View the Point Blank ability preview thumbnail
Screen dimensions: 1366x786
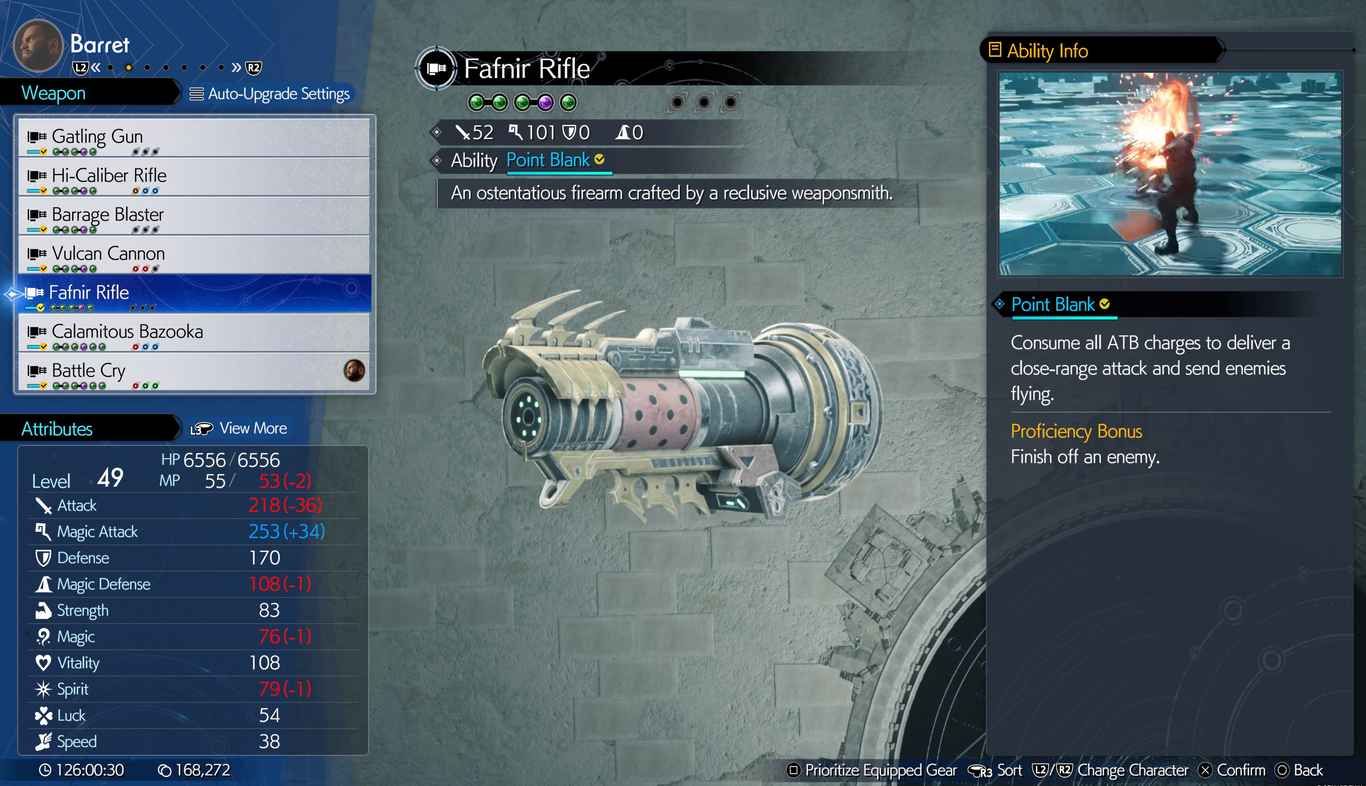1170,174
